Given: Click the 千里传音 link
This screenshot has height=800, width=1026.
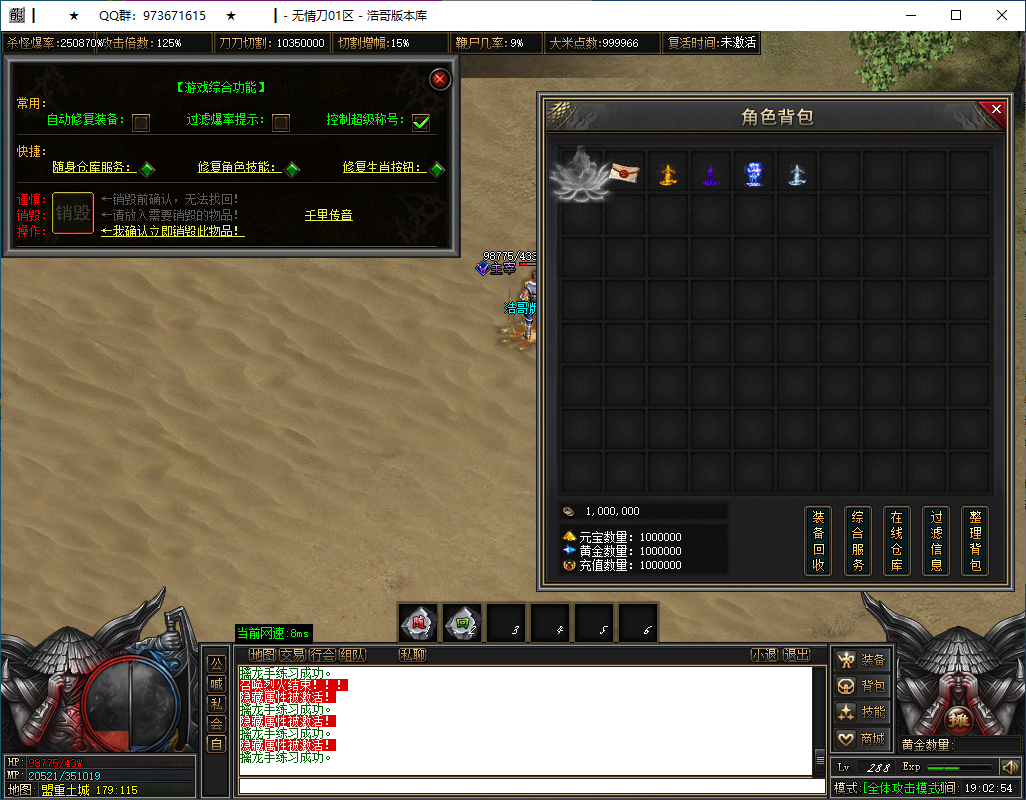Looking at the screenshot, I should click(328, 215).
